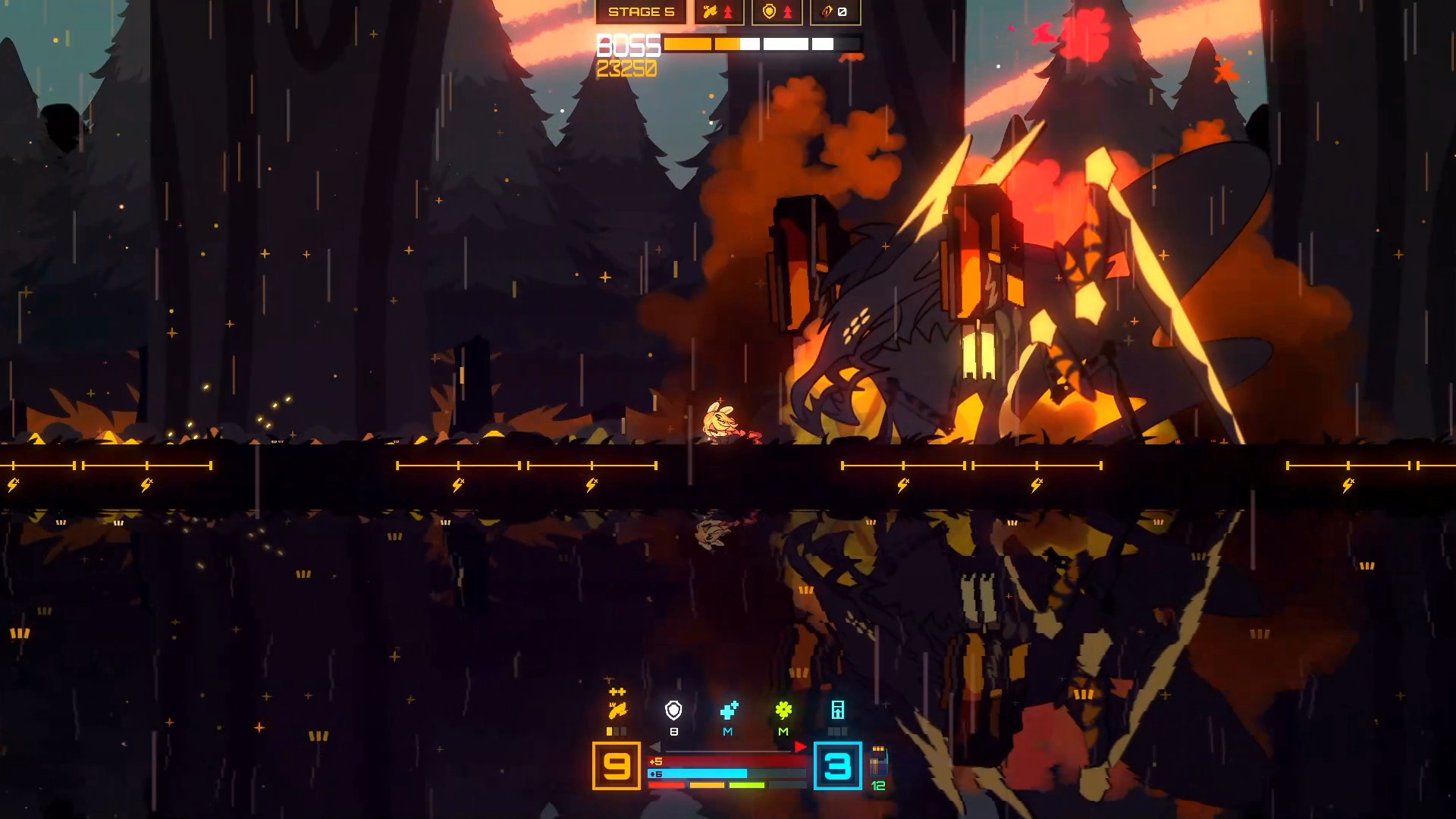Click the green clover luck ability
Screen dimensions: 1456x819
pyautogui.click(x=784, y=709)
